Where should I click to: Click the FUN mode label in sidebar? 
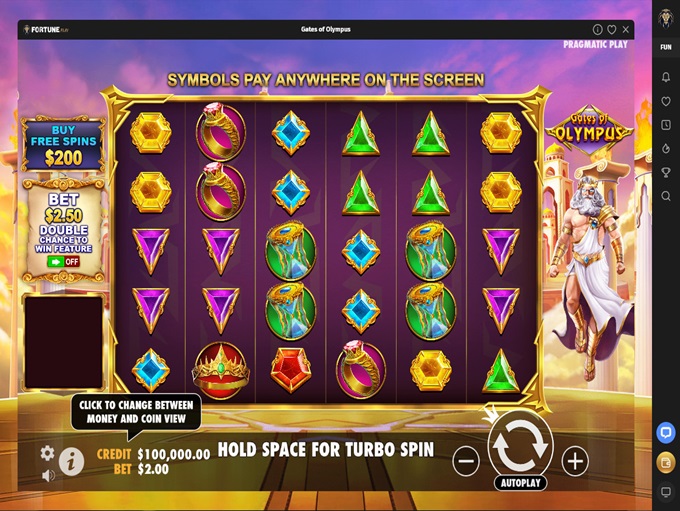(x=666, y=47)
